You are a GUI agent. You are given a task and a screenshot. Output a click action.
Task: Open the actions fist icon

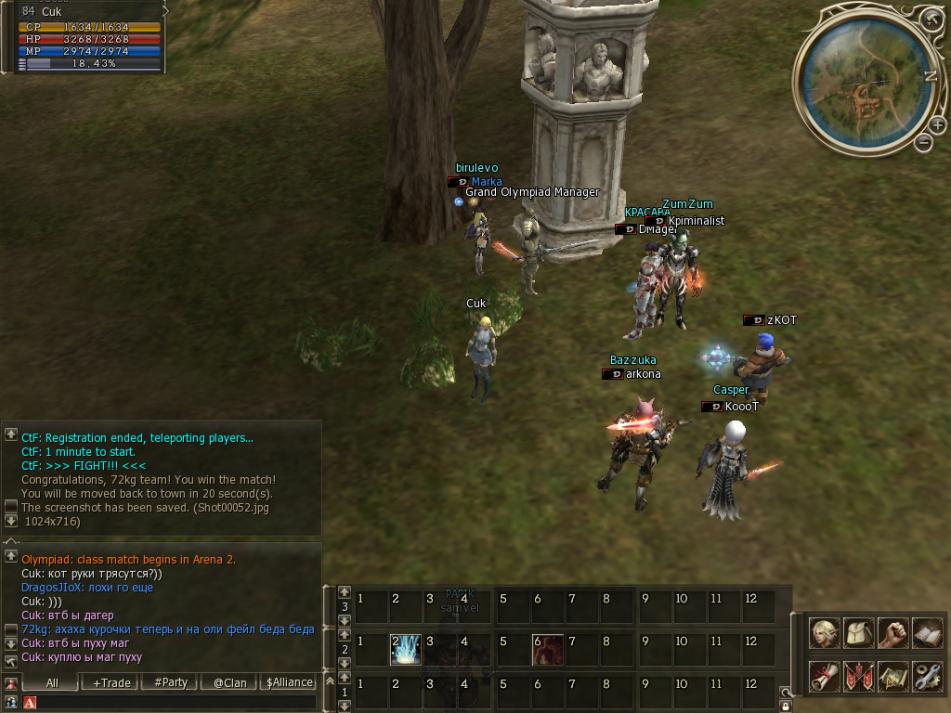pos(893,634)
